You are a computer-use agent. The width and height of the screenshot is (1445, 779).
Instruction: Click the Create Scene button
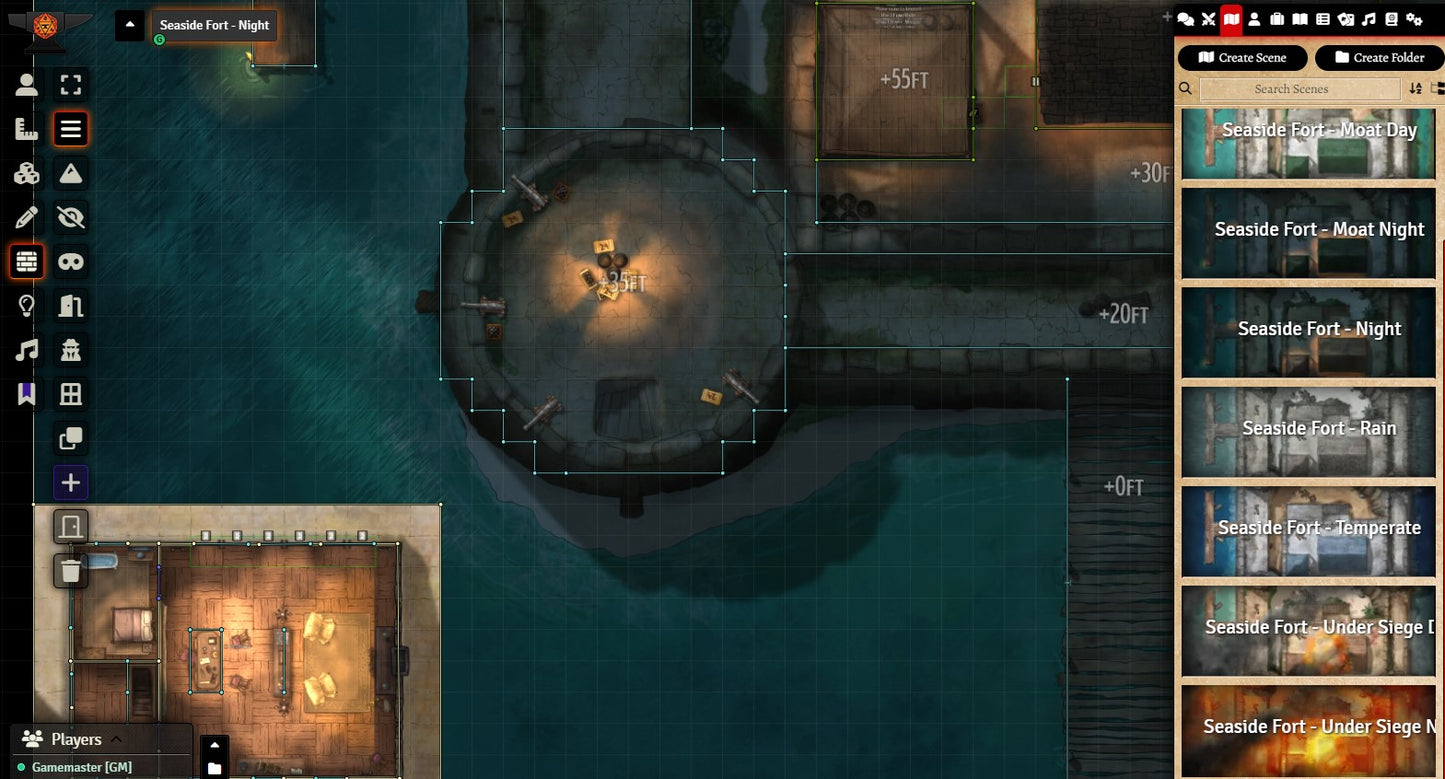click(x=1242, y=58)
